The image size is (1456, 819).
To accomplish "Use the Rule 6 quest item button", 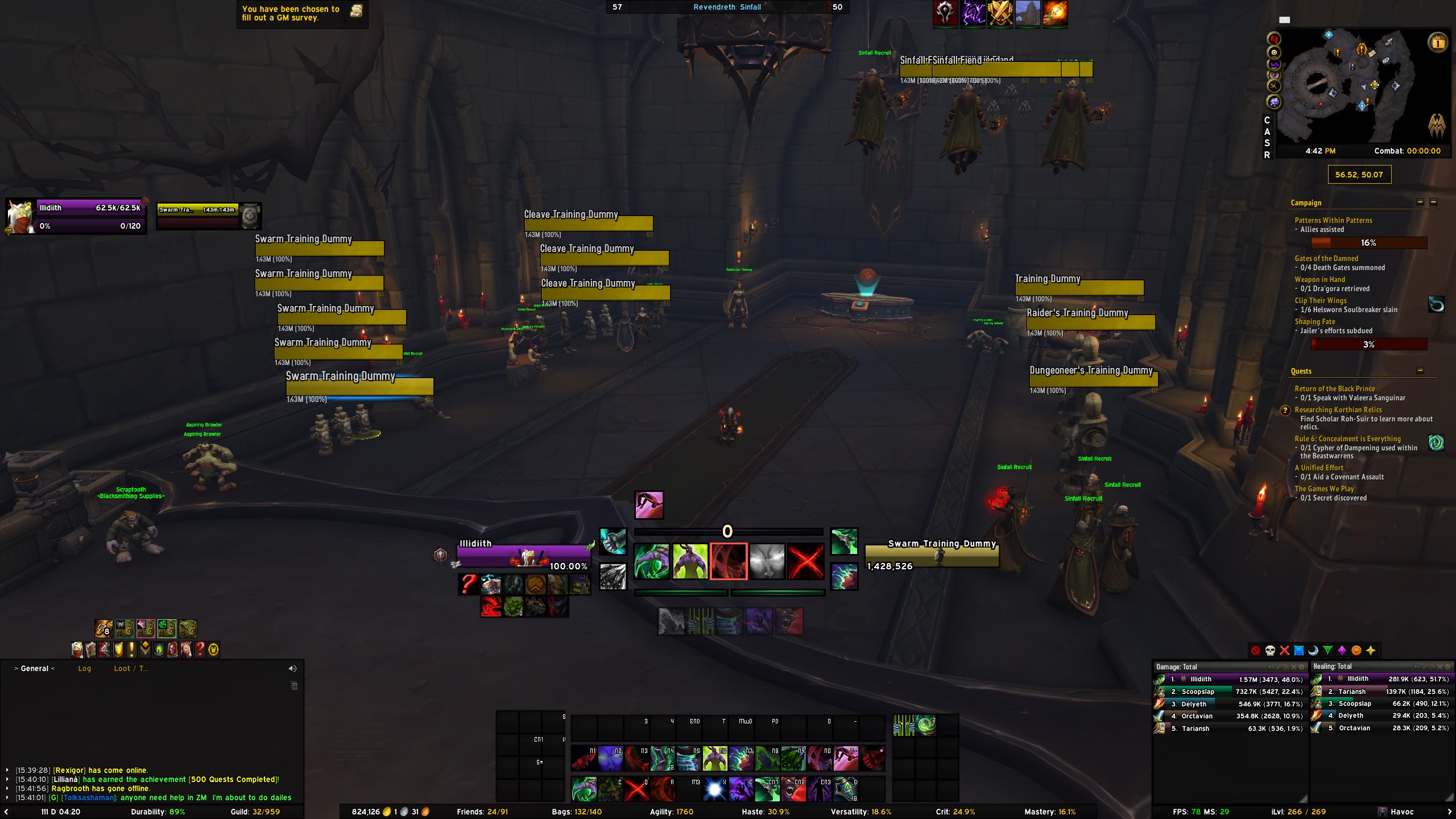I will [1436, 442].
